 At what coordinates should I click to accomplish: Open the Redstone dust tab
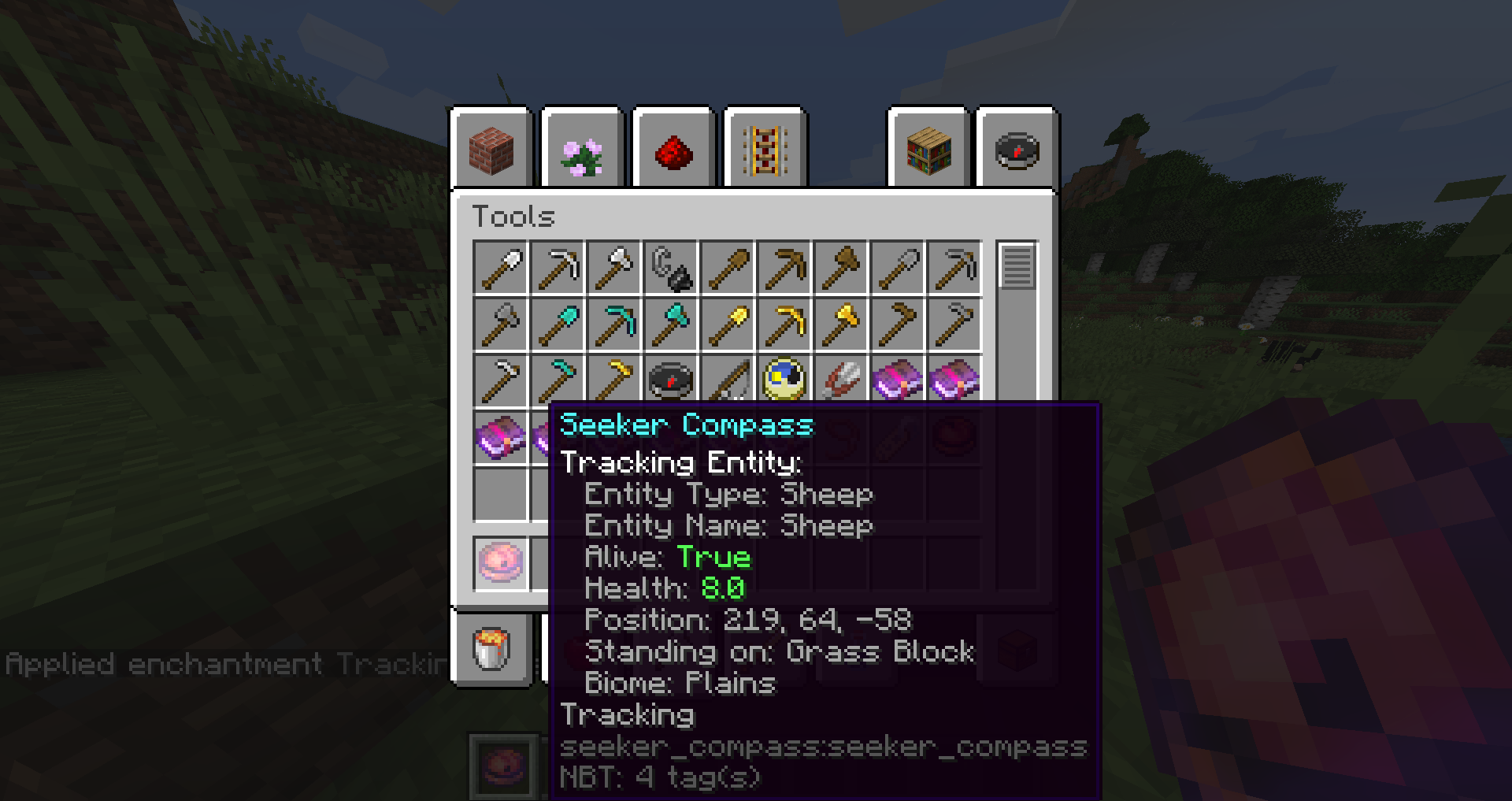[x=673, y=150]
